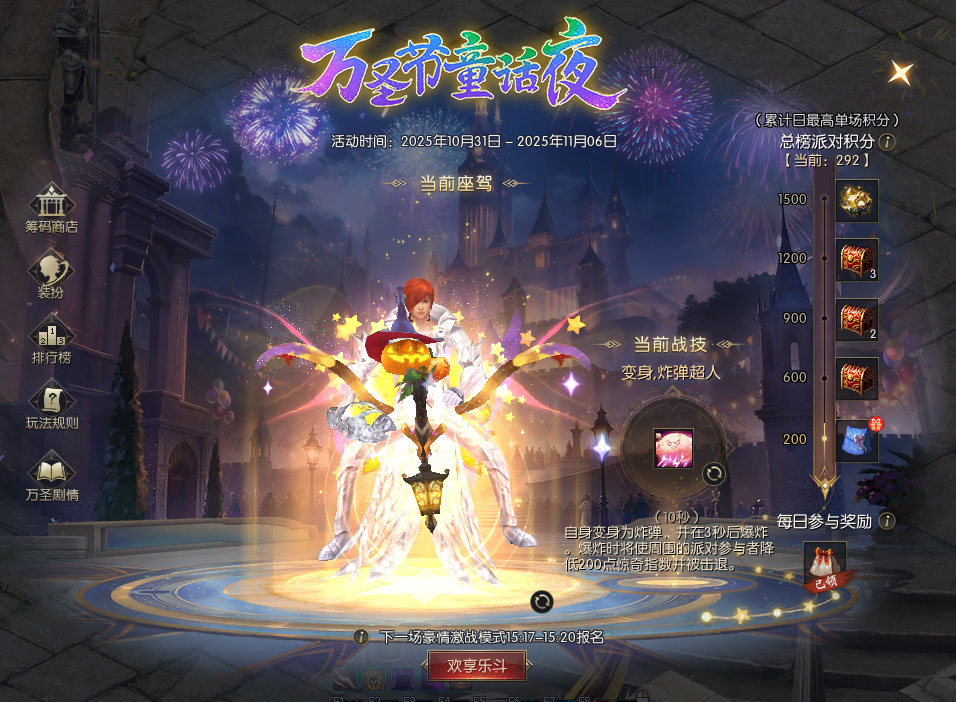Select the pink bomb 炸弹超人 skill icon

(674, 448)
